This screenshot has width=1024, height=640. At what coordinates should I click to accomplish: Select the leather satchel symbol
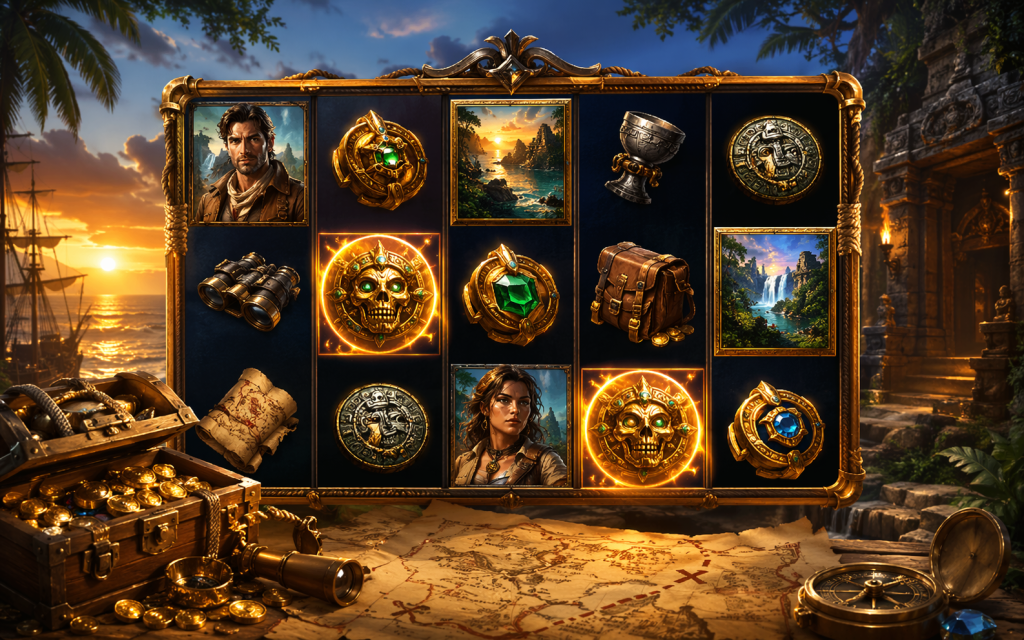click(x=643, y=292)
